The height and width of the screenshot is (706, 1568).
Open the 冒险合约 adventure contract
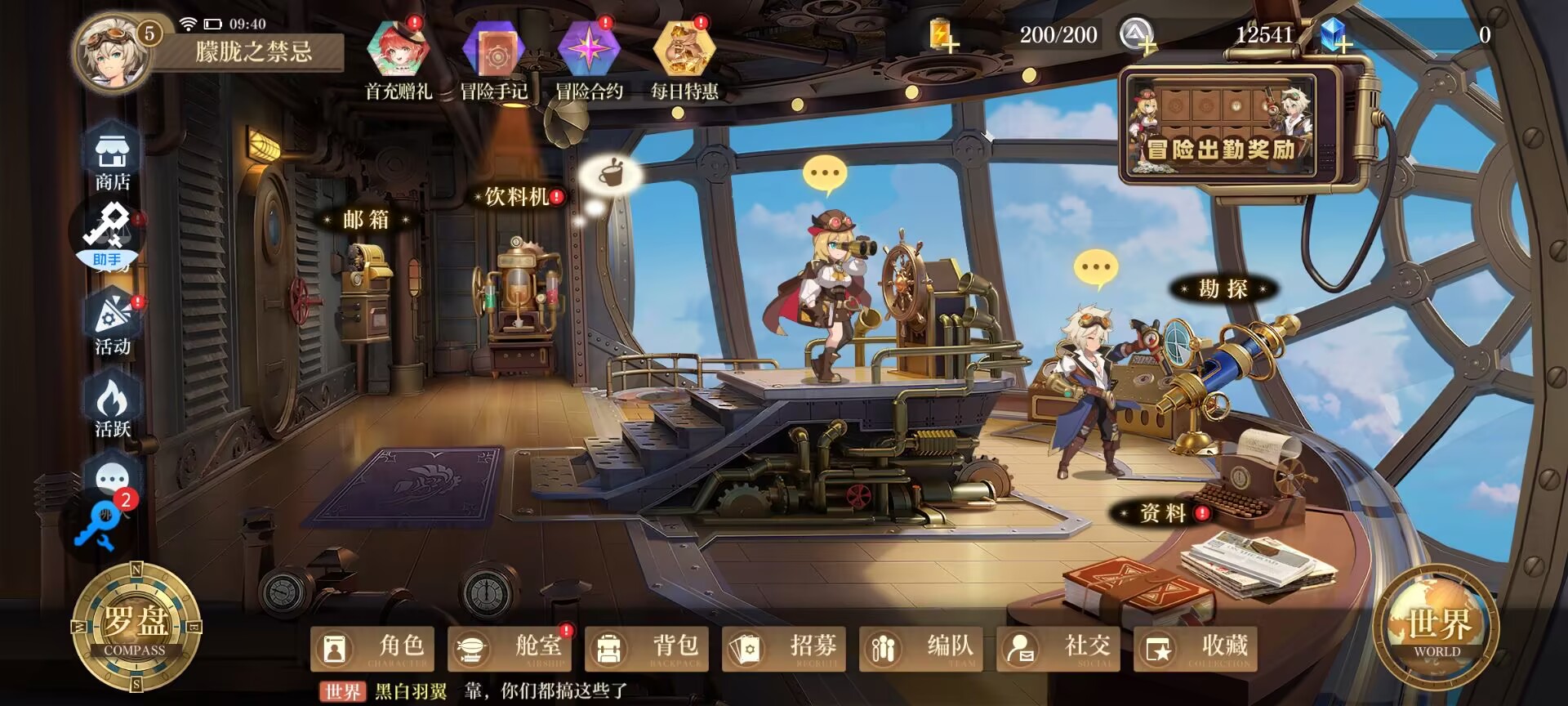[589, 59]
